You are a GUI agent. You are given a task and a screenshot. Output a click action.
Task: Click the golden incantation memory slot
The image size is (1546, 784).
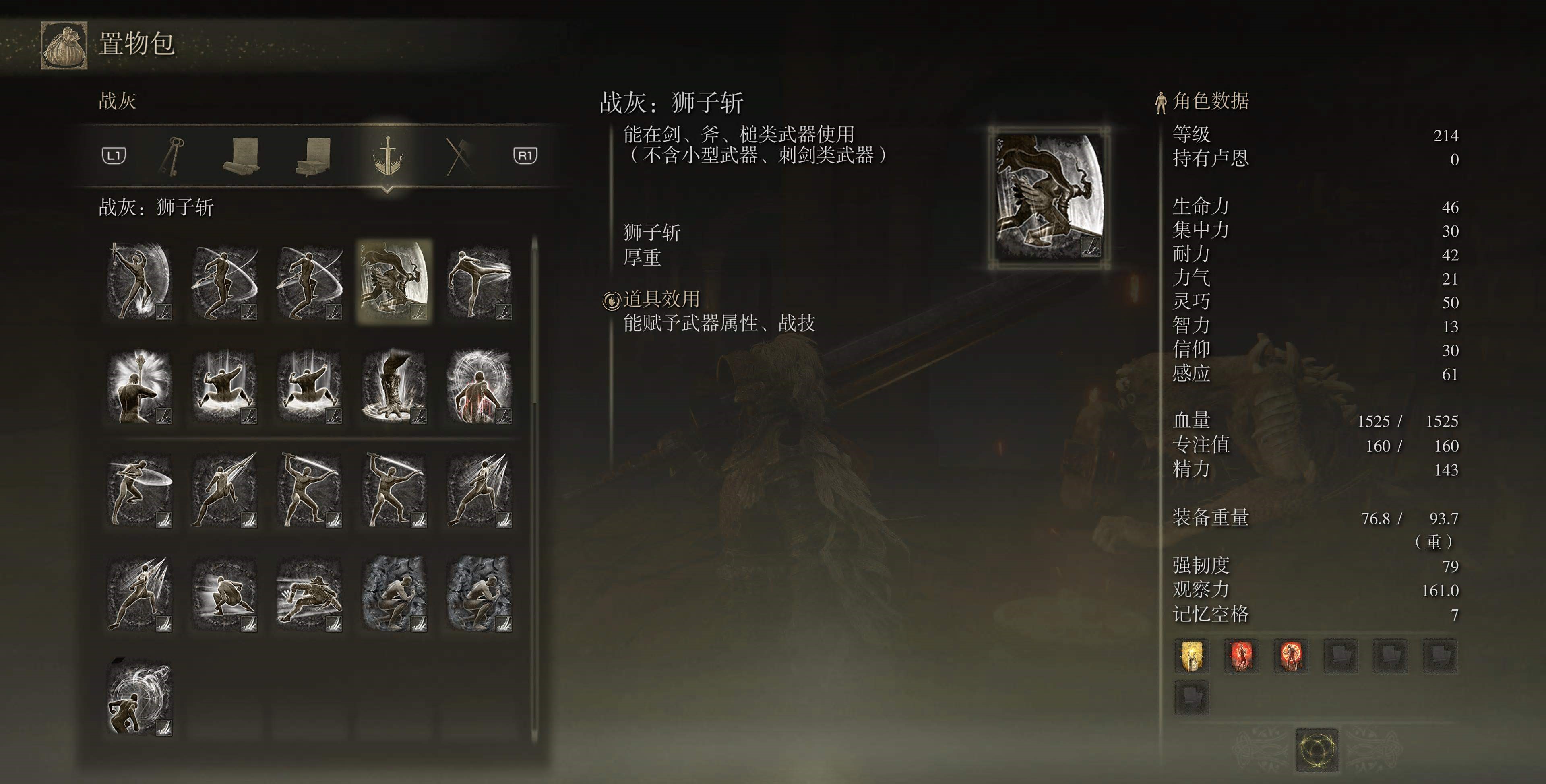pos(1191,655)
